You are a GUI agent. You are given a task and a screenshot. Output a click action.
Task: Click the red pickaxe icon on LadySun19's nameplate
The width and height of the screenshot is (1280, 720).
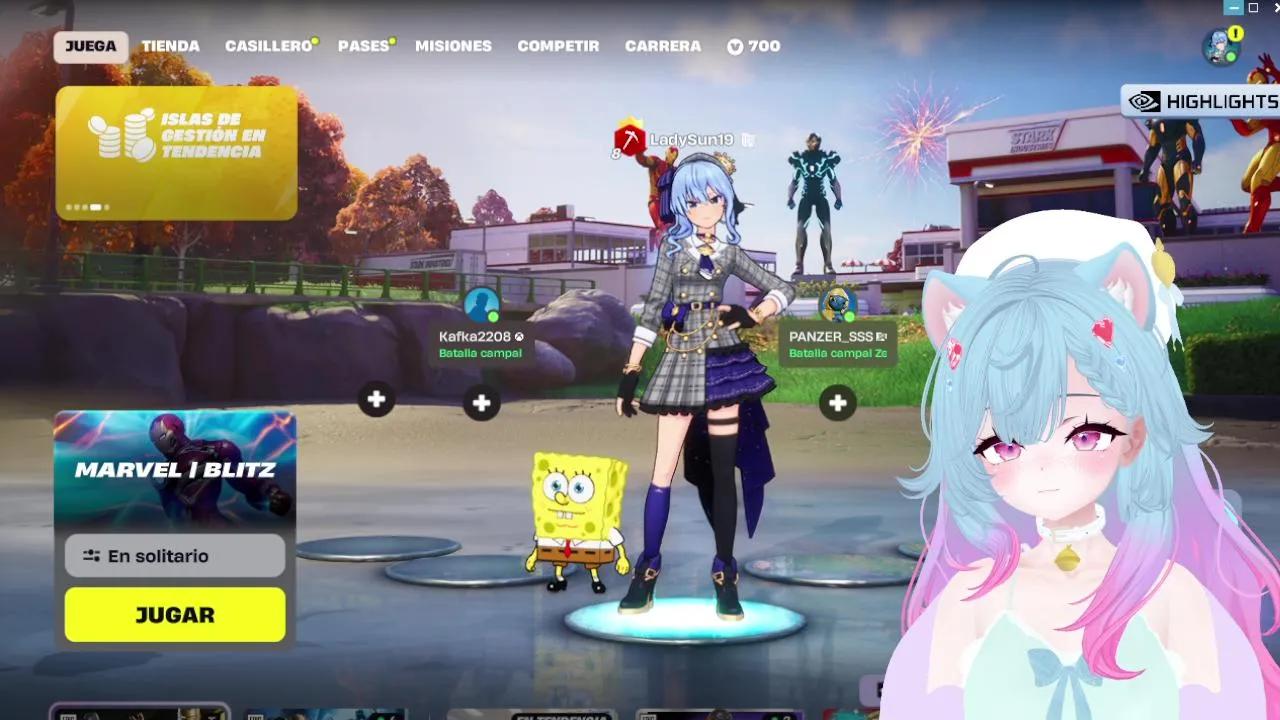[x=628, y=141]
